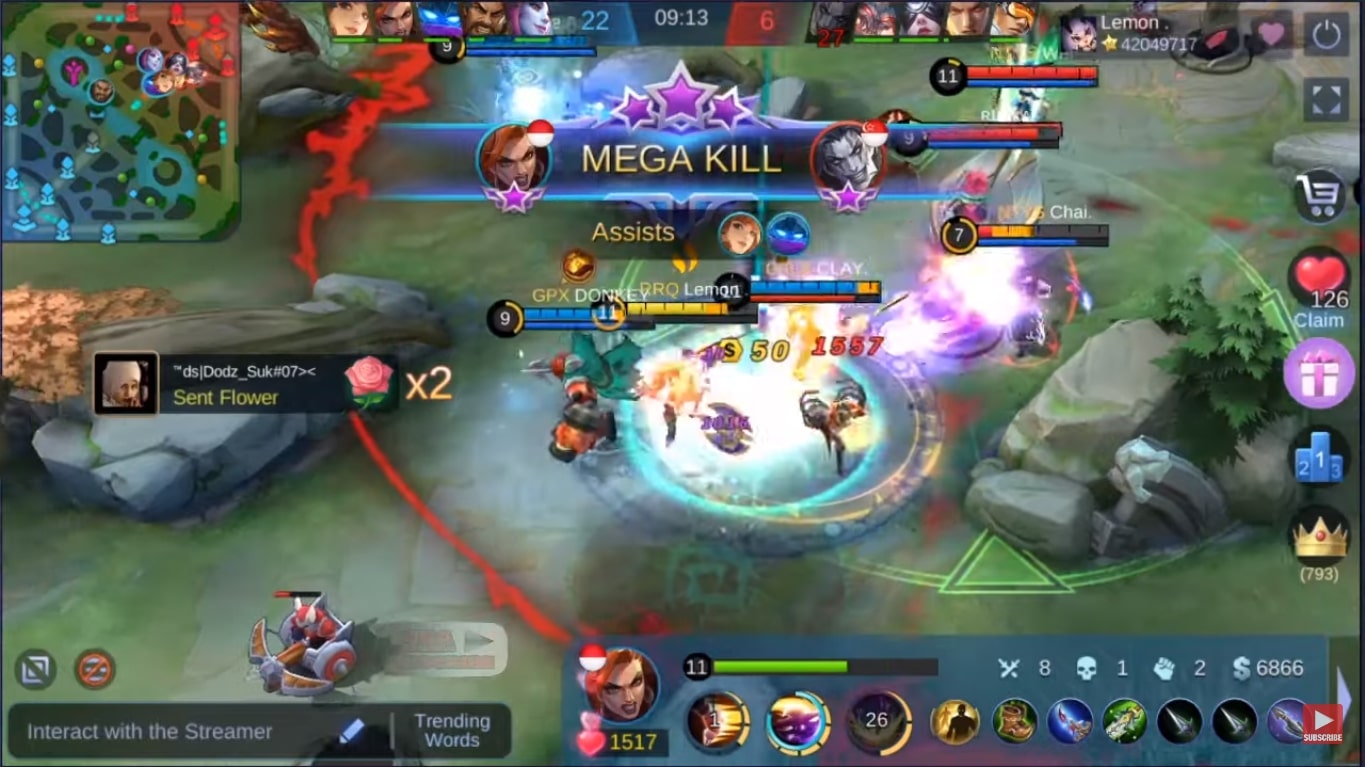
Task: Open the Trending Words tab
Action: coord(453,731)
